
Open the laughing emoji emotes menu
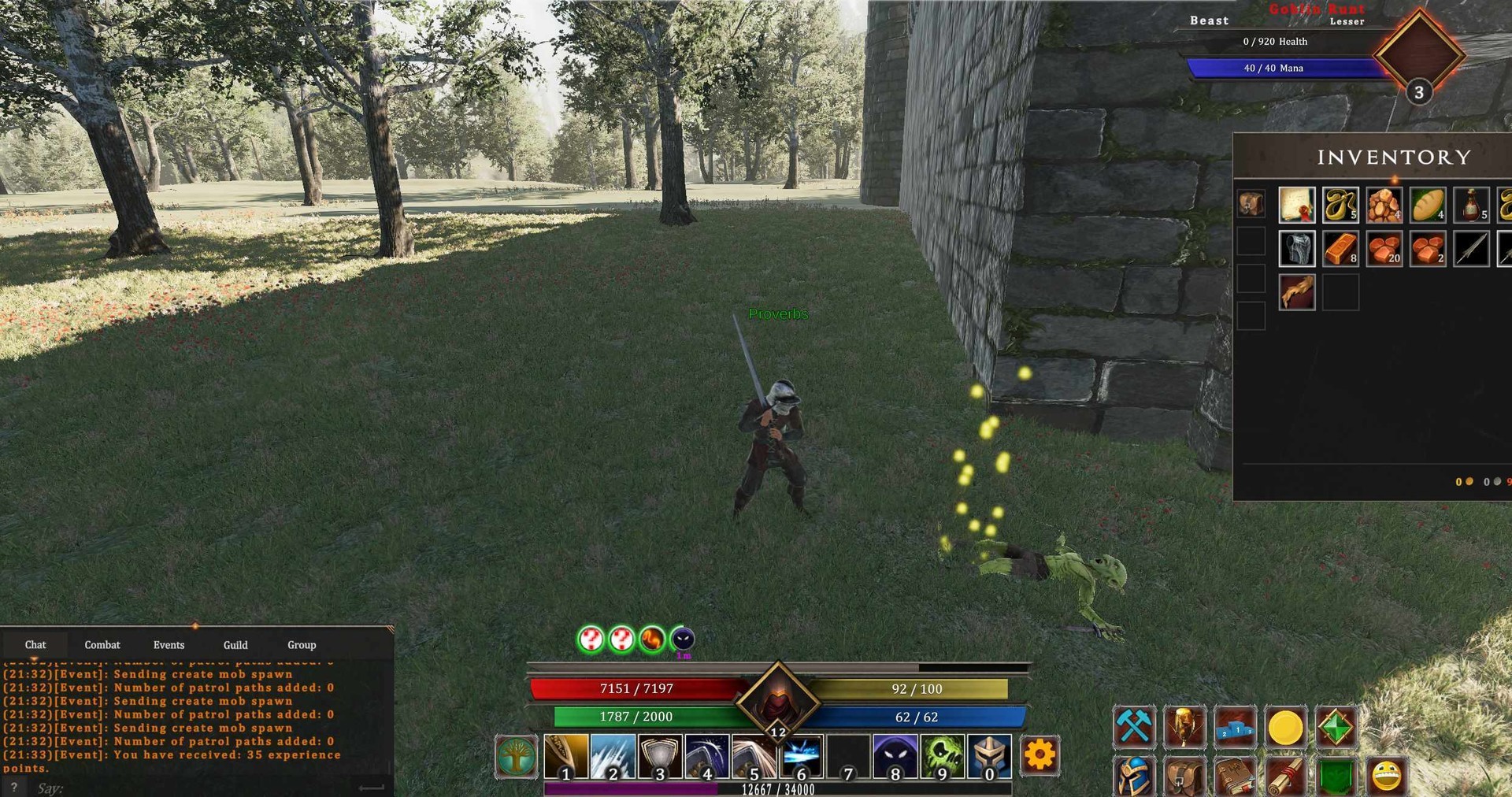coord(1386,776)
